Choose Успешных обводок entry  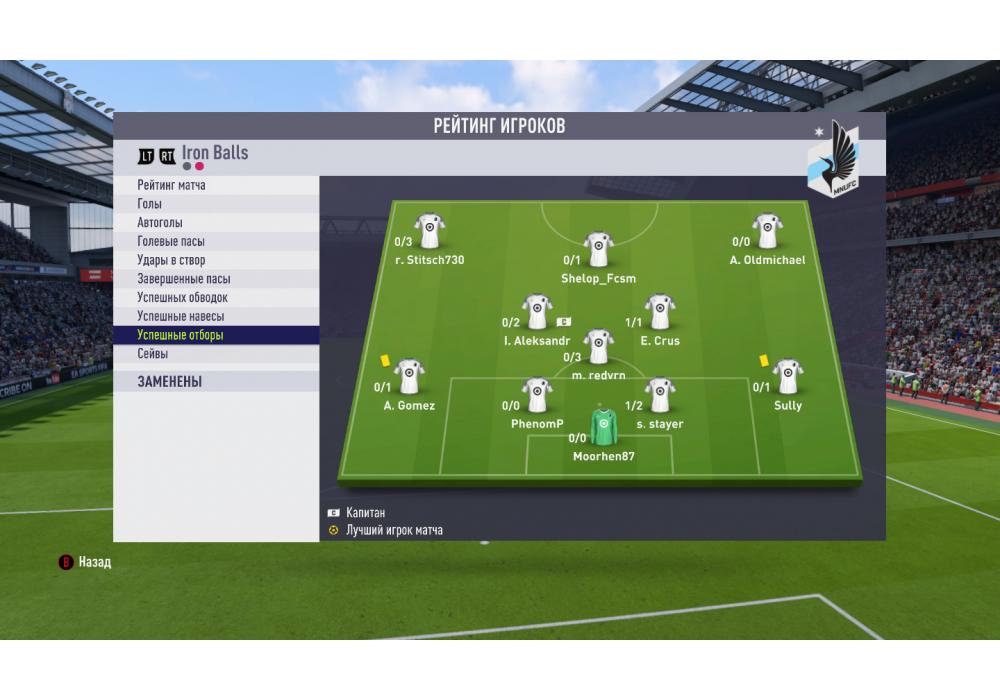click(183, 298)
